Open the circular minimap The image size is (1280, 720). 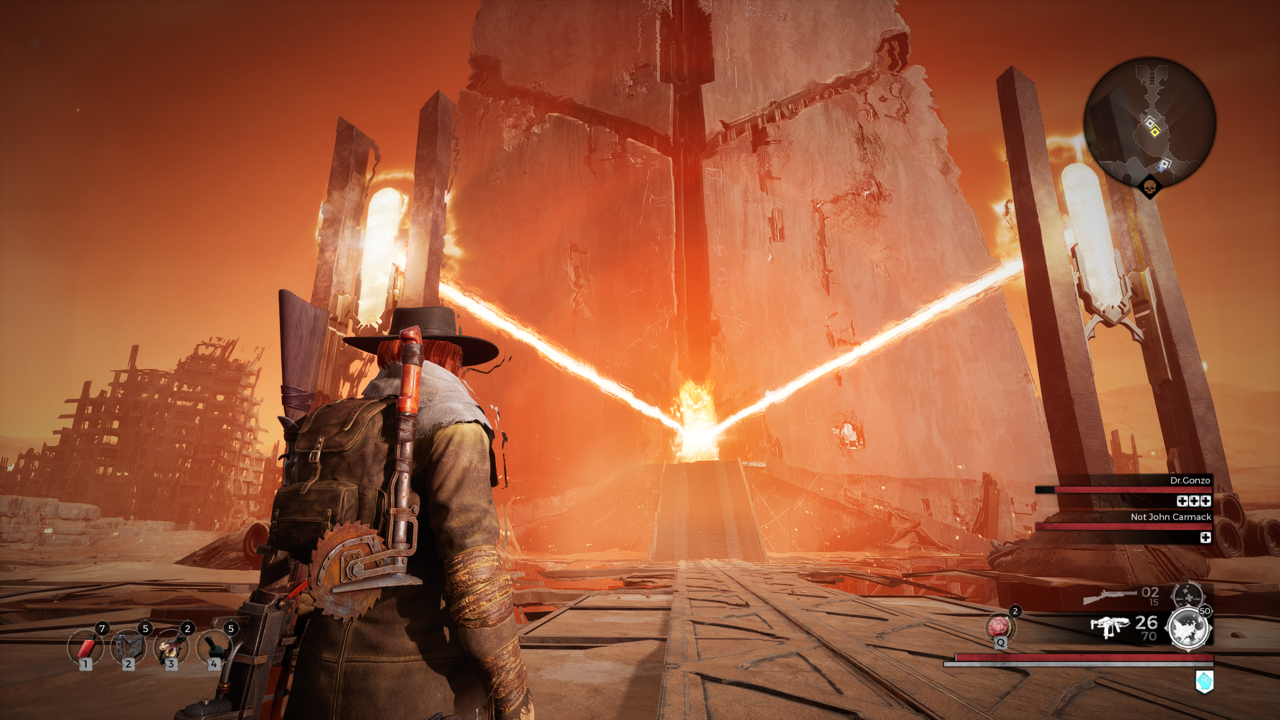tap(1149, 121)
